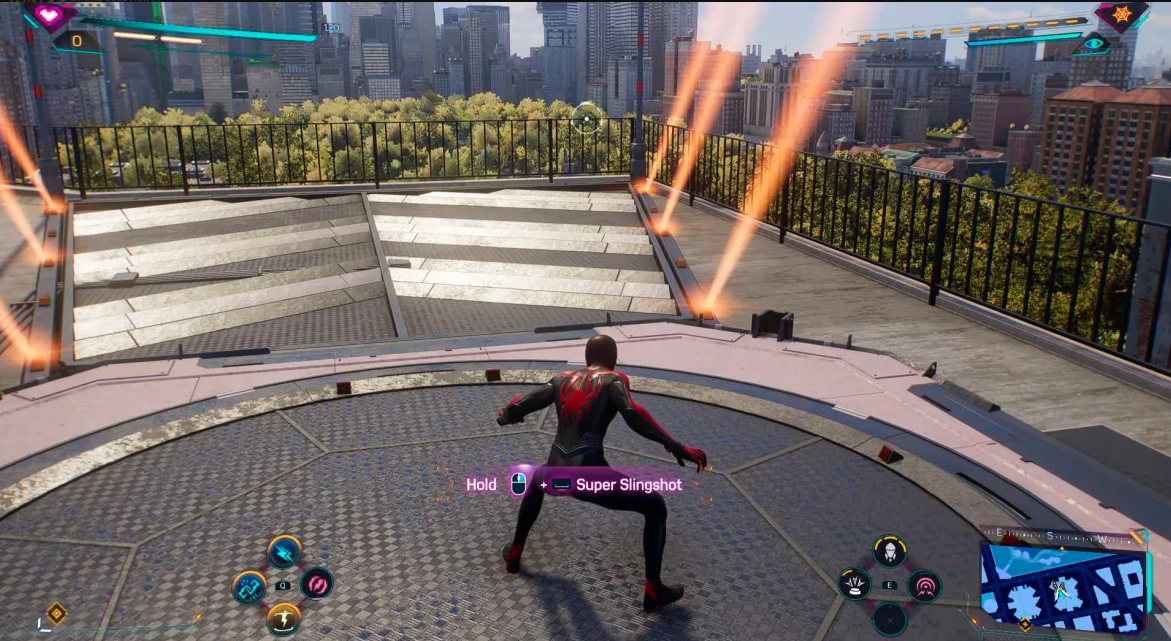Choose the rocket-shaped gadget icon
Image resolution: width=1171 pixels, height=641 pixels.
(x=889, y=551)
